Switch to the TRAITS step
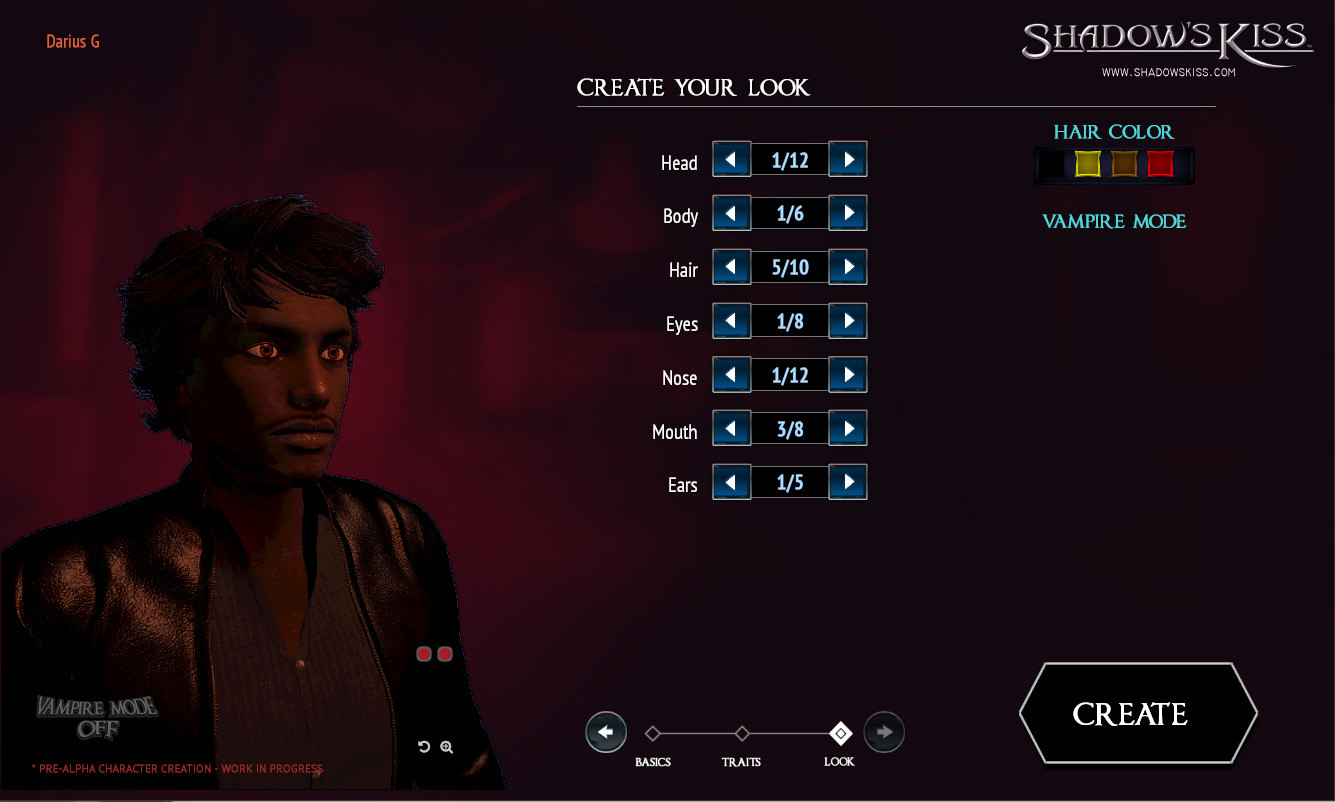 (742, 761)
